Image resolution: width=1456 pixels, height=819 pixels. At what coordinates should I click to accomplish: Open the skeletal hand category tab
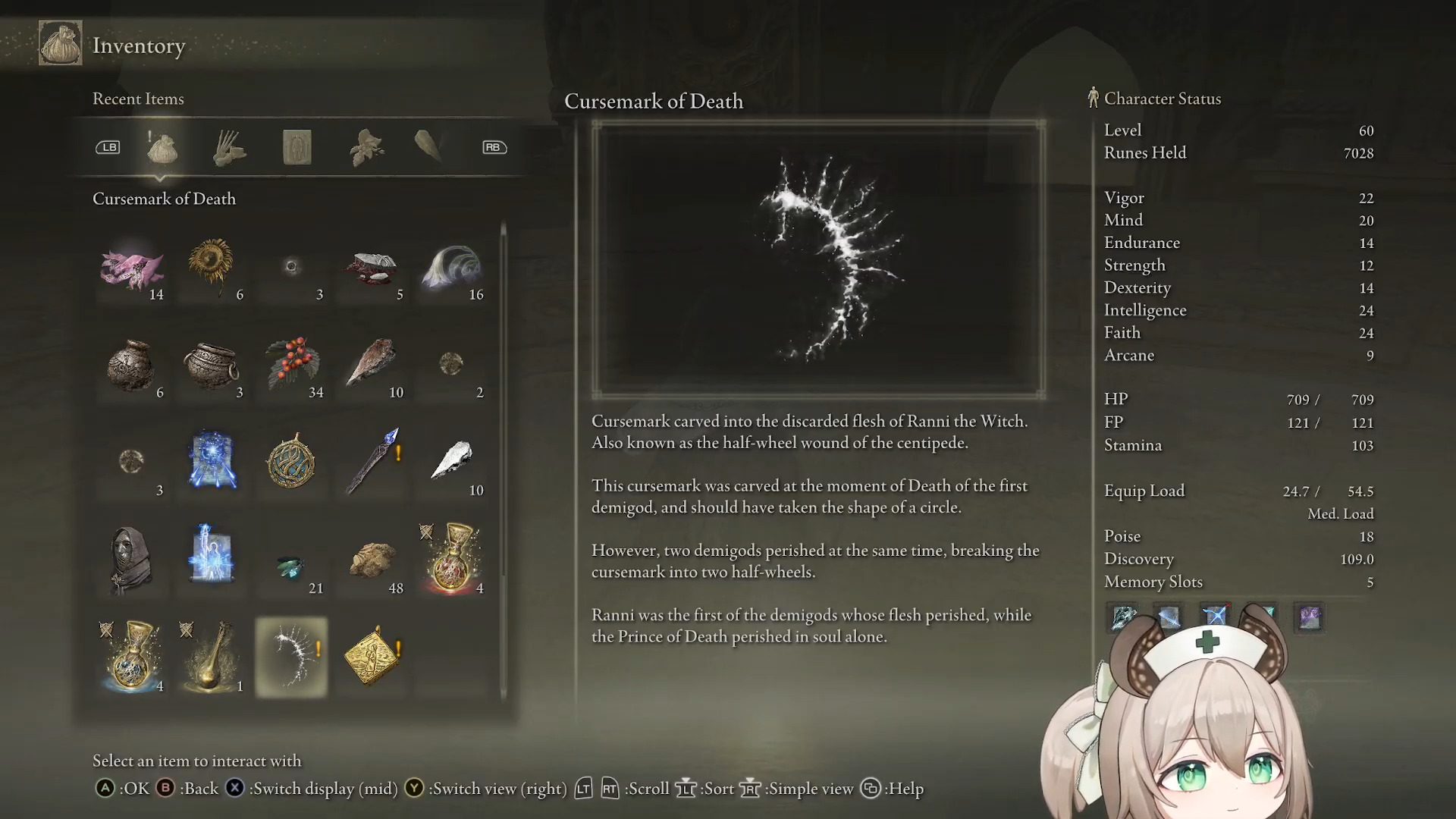pyautogui.click(x=229, y=148)
